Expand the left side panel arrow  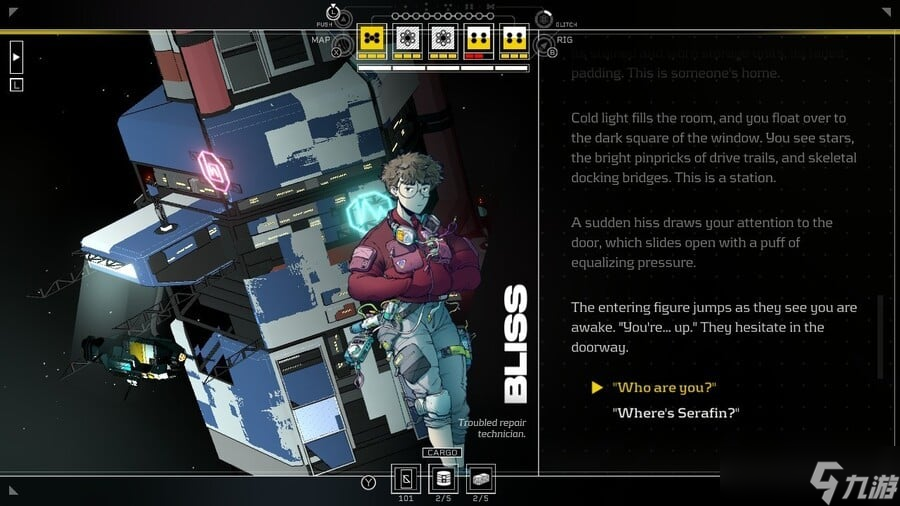(x=16, y=57)
